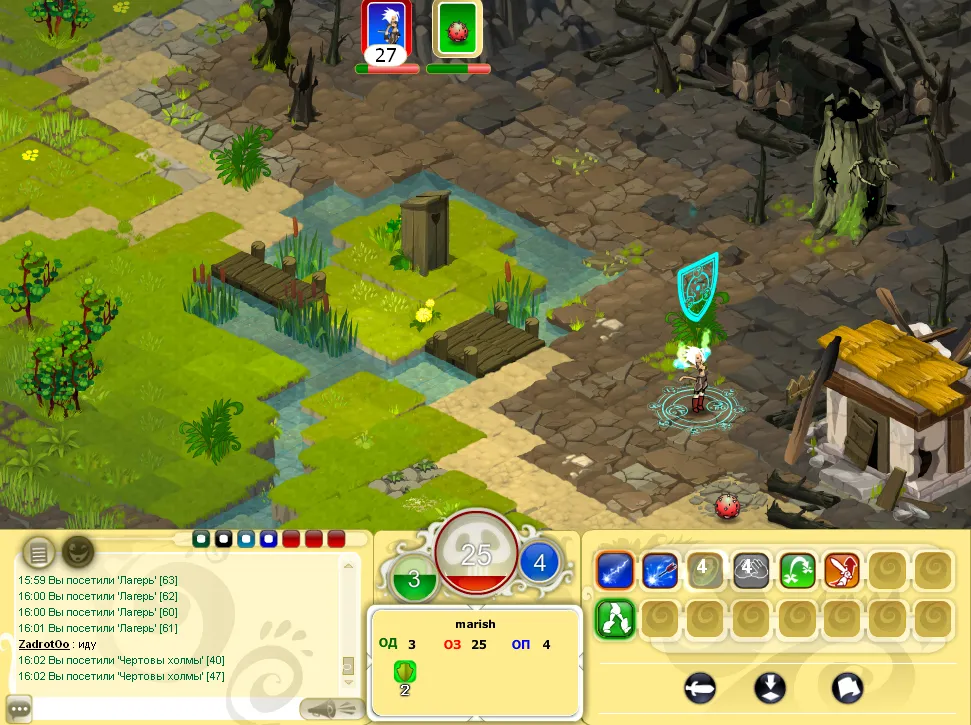Click the sword attack button
This screenshot has height=725, width=971.
tap(702, 688)
